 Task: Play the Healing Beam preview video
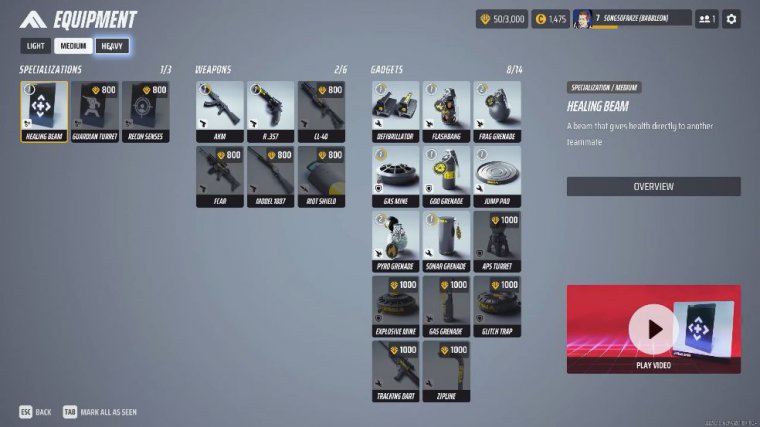pyautogui.click(x=653, y=329)
